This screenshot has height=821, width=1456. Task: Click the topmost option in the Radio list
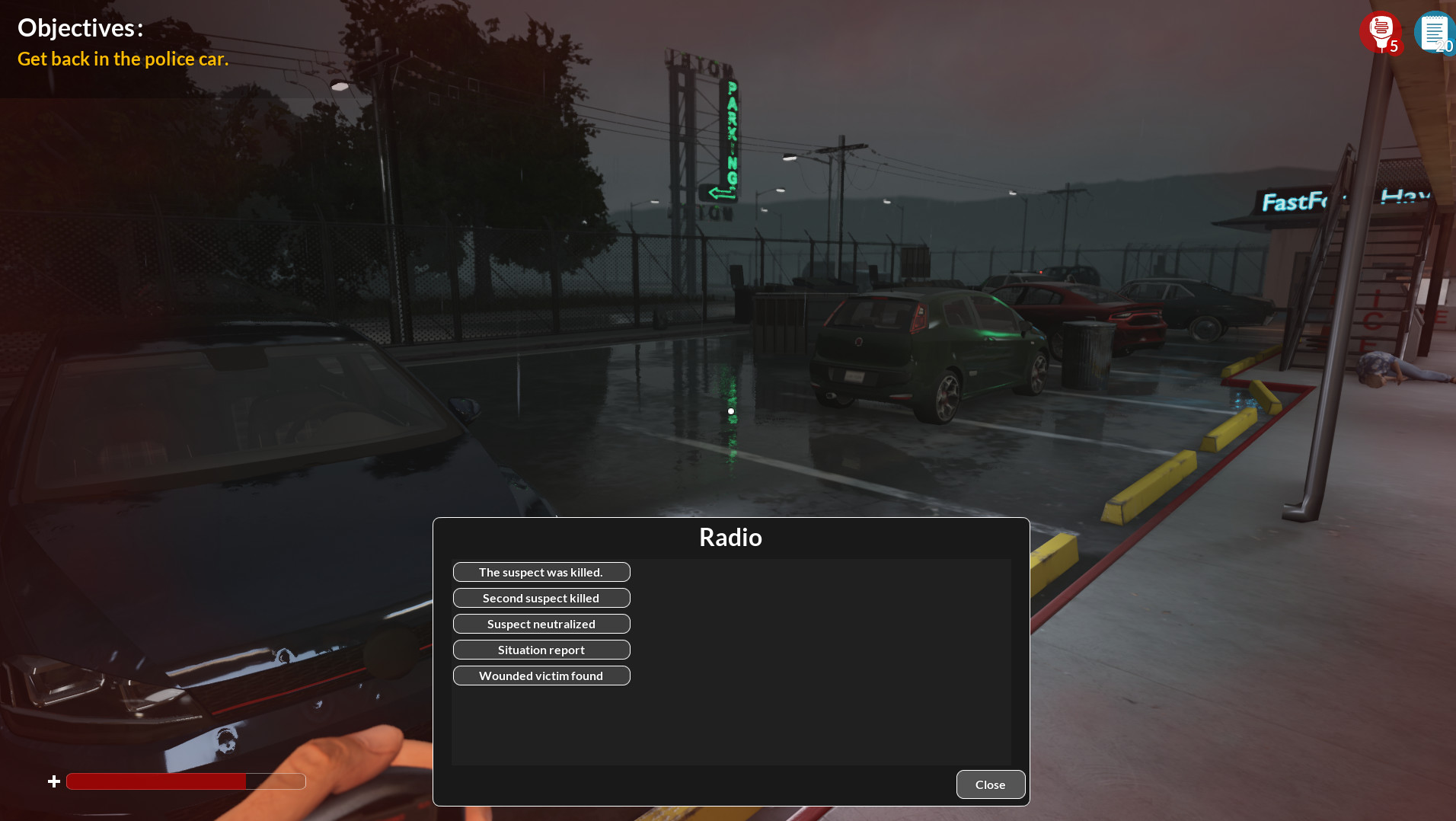tap(541, 571)
